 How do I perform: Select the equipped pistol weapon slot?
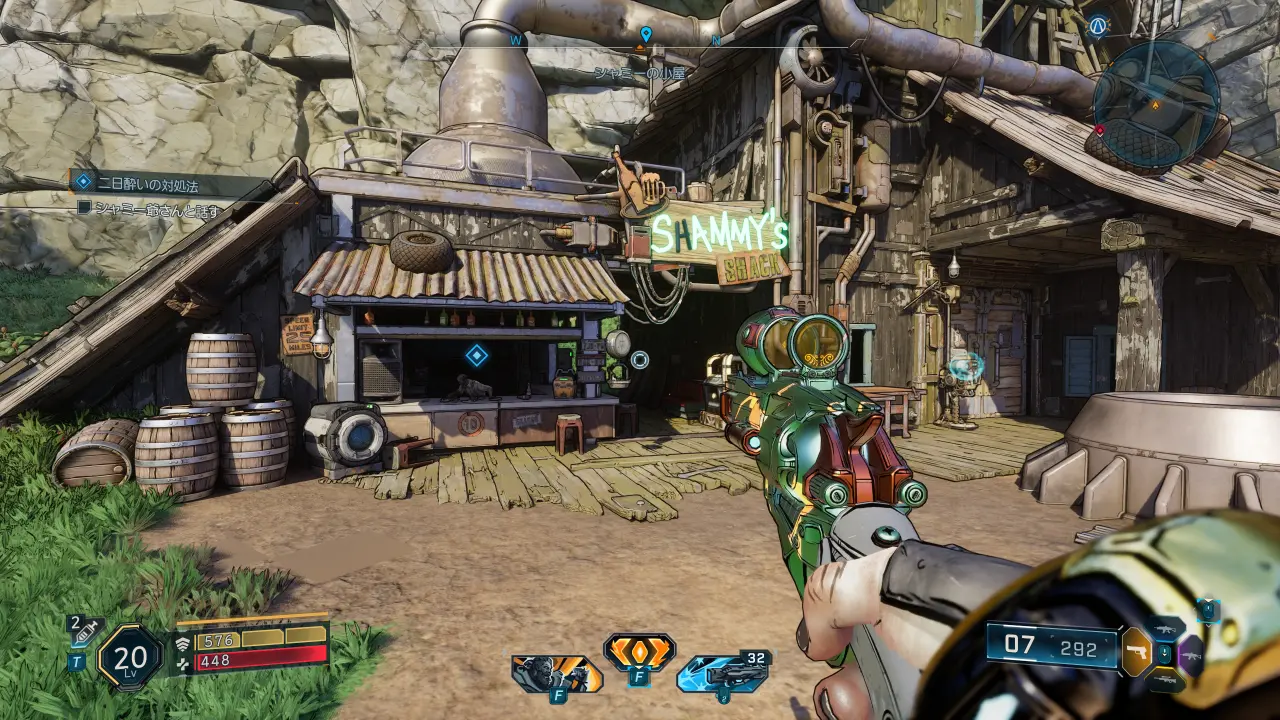point(1135,652)
